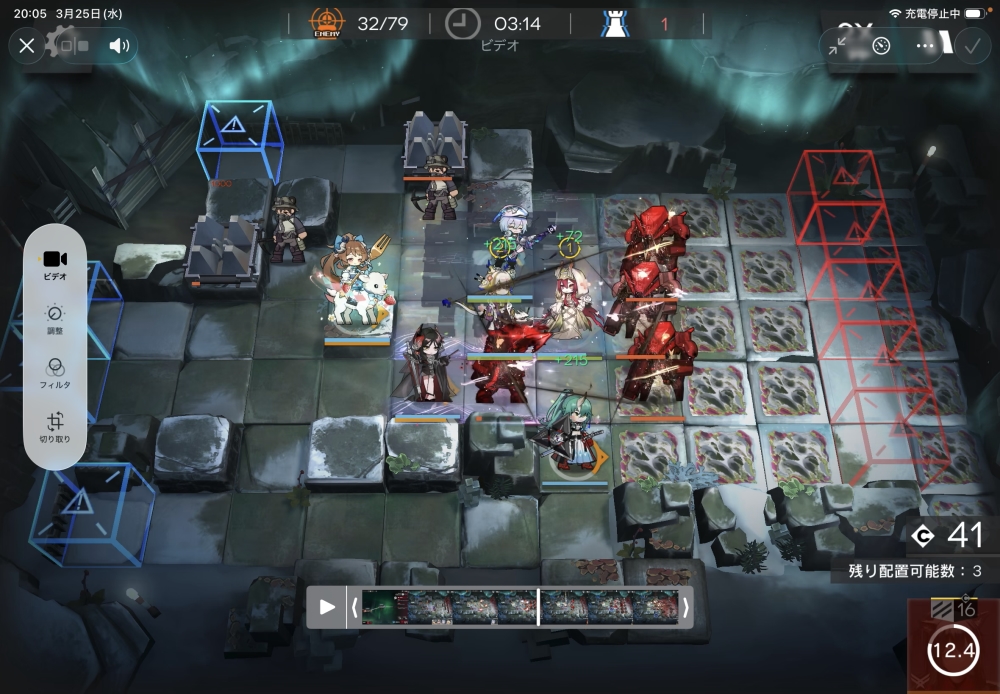Click the left trim handle of the filmstrip
Image resolution: width=1000 pixels, height=694 pixels.
(353, 607)
